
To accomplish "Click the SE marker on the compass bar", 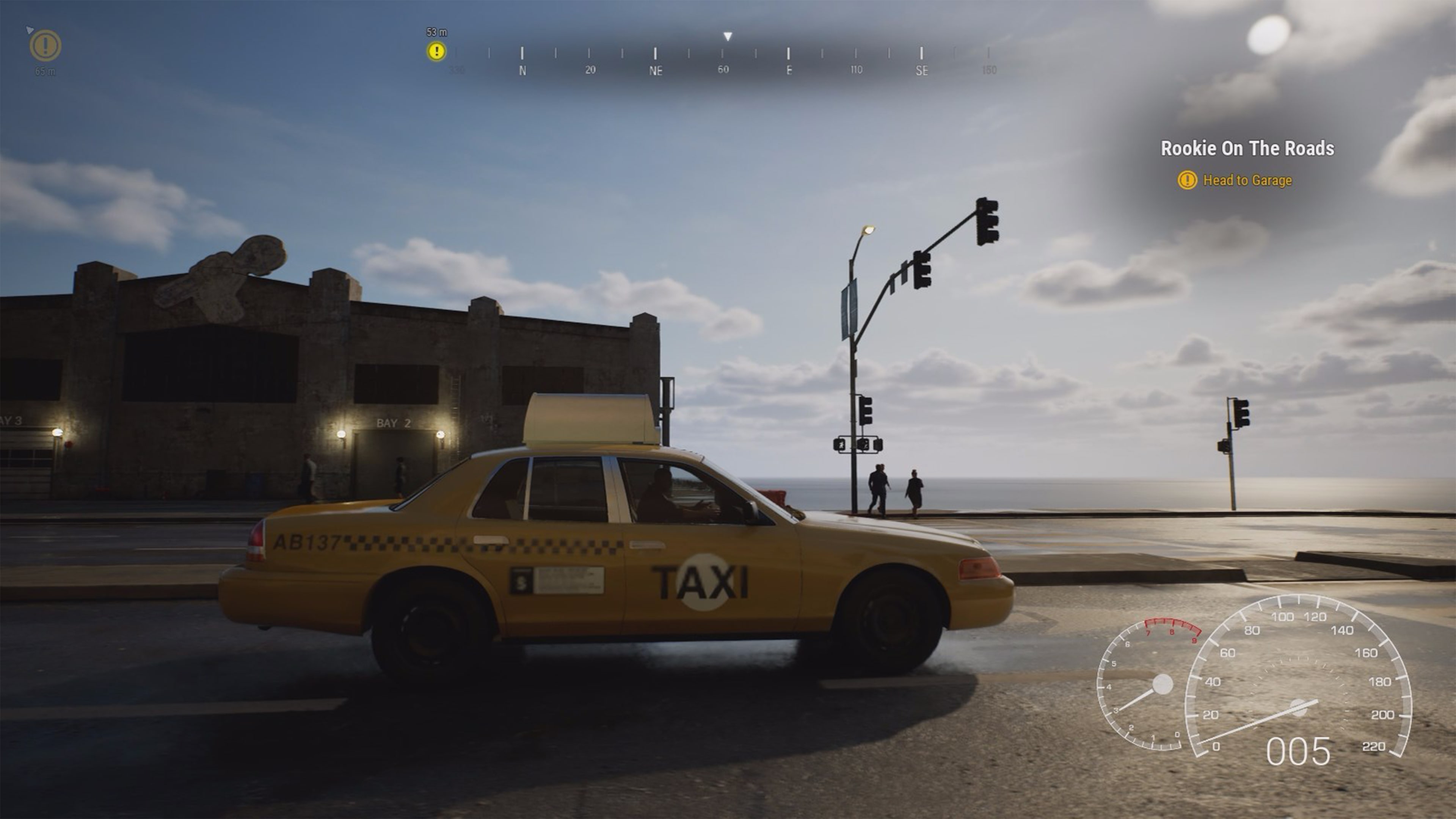I will [921, 70].
